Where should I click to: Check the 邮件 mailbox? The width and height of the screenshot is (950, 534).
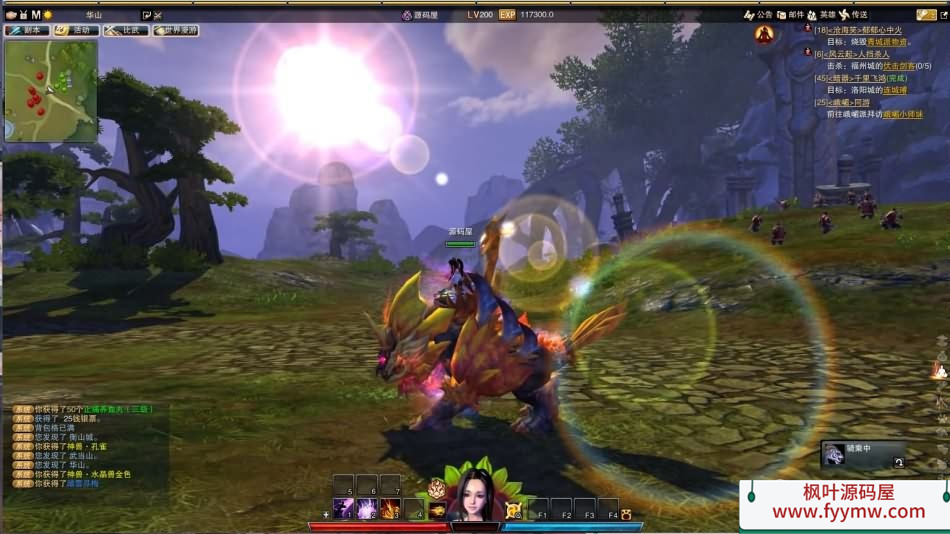pyautogui.click(x=790, y=15)
